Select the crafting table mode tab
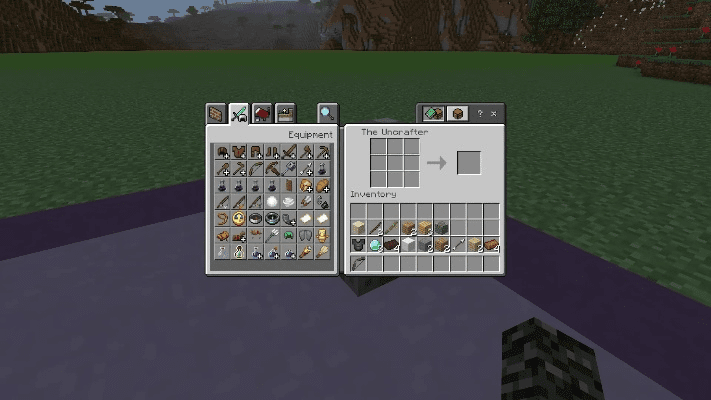The image size is (711, 400). [x=457, y=113]
